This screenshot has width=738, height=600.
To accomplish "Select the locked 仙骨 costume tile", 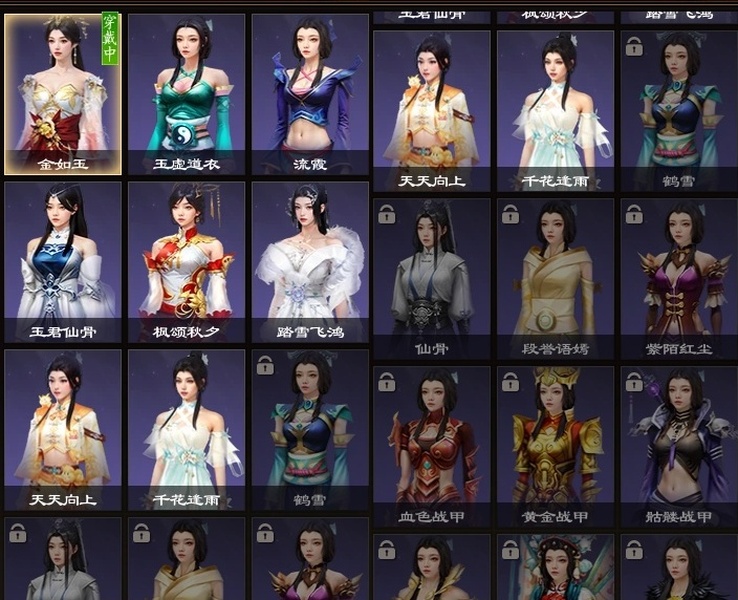I will [432, 278].
